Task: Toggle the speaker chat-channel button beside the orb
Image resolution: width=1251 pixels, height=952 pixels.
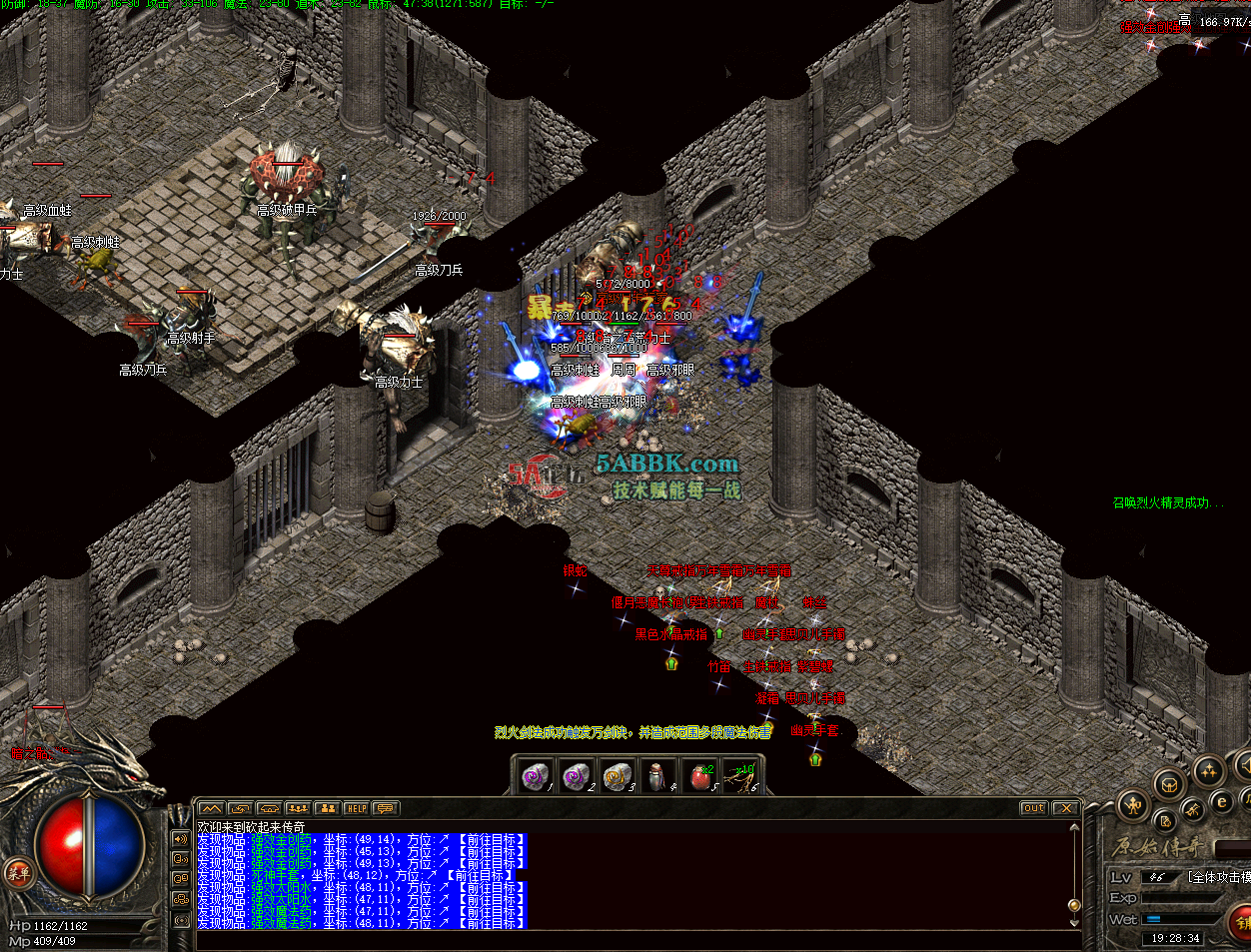Action: (181, 839)
